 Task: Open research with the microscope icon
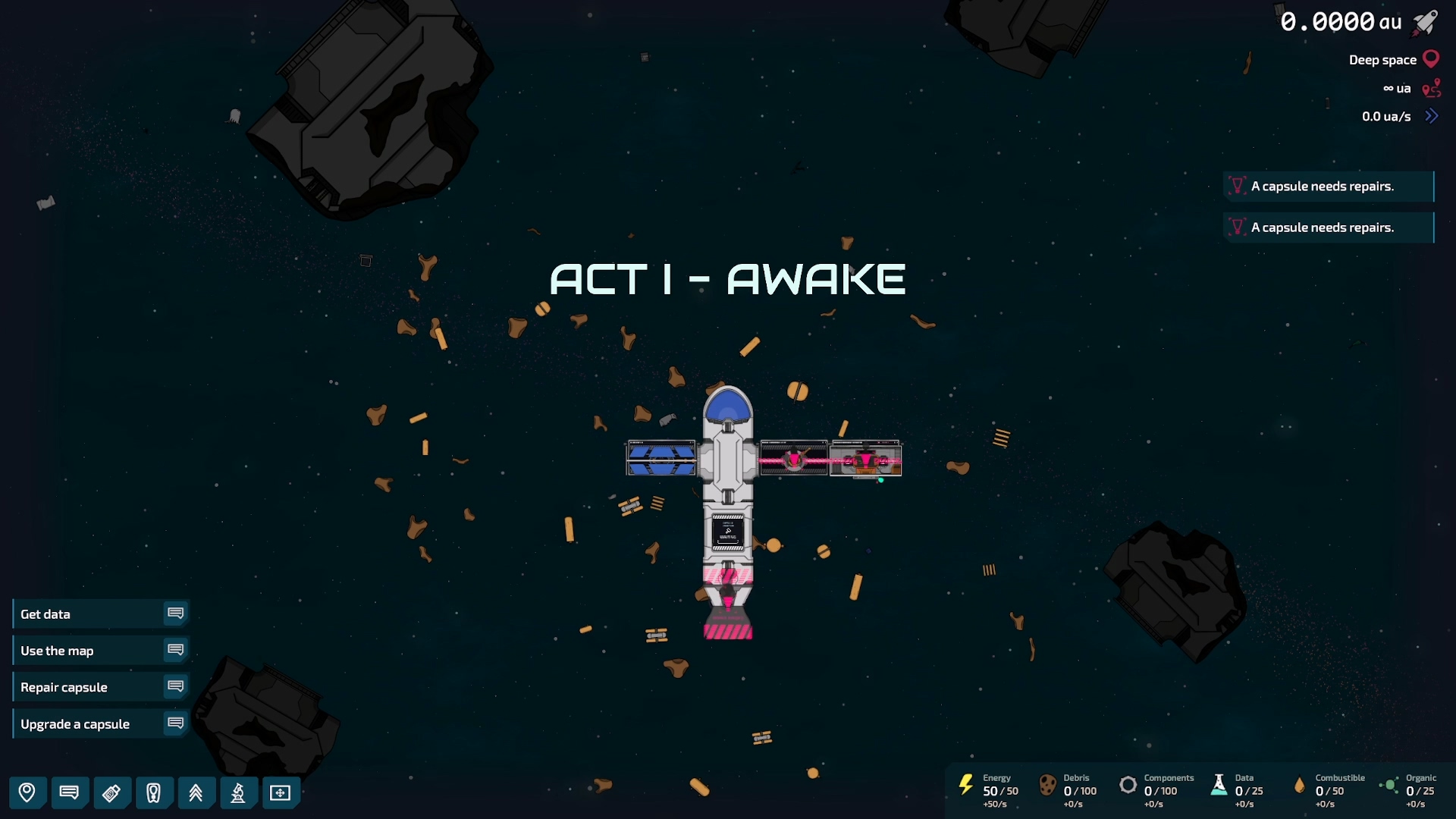tap(239, 793)
